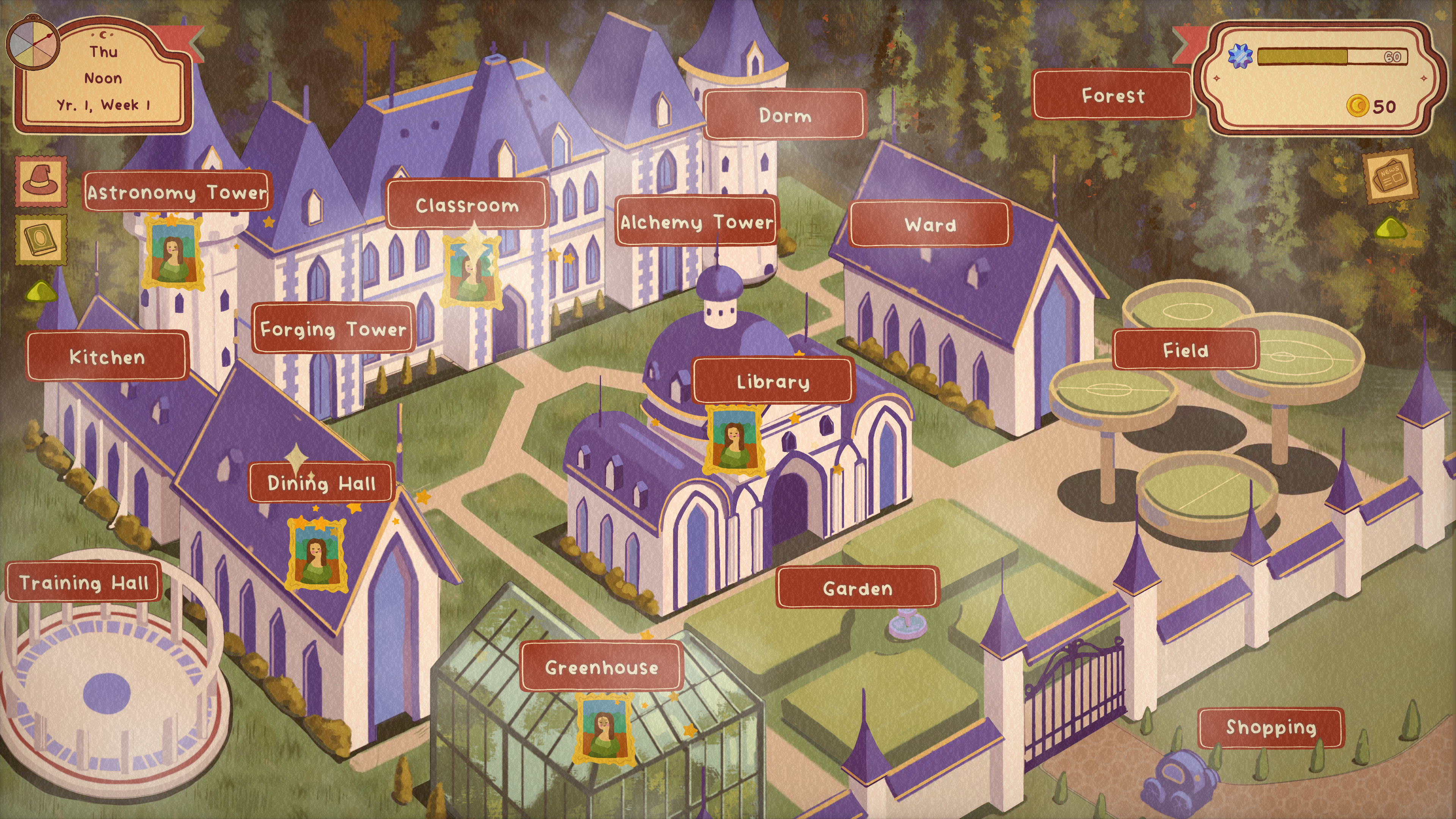1456x819 pixels.
Task: Open the Ward building
Action: point(930,224)
